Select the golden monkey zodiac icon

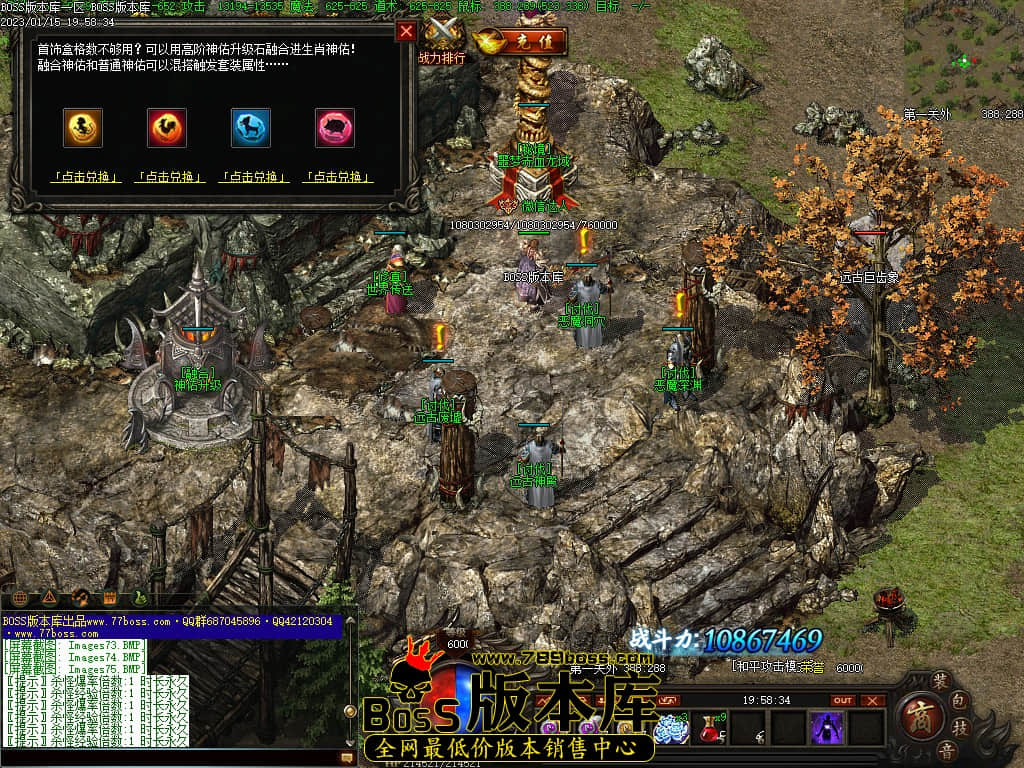click(x=83, y=128)
